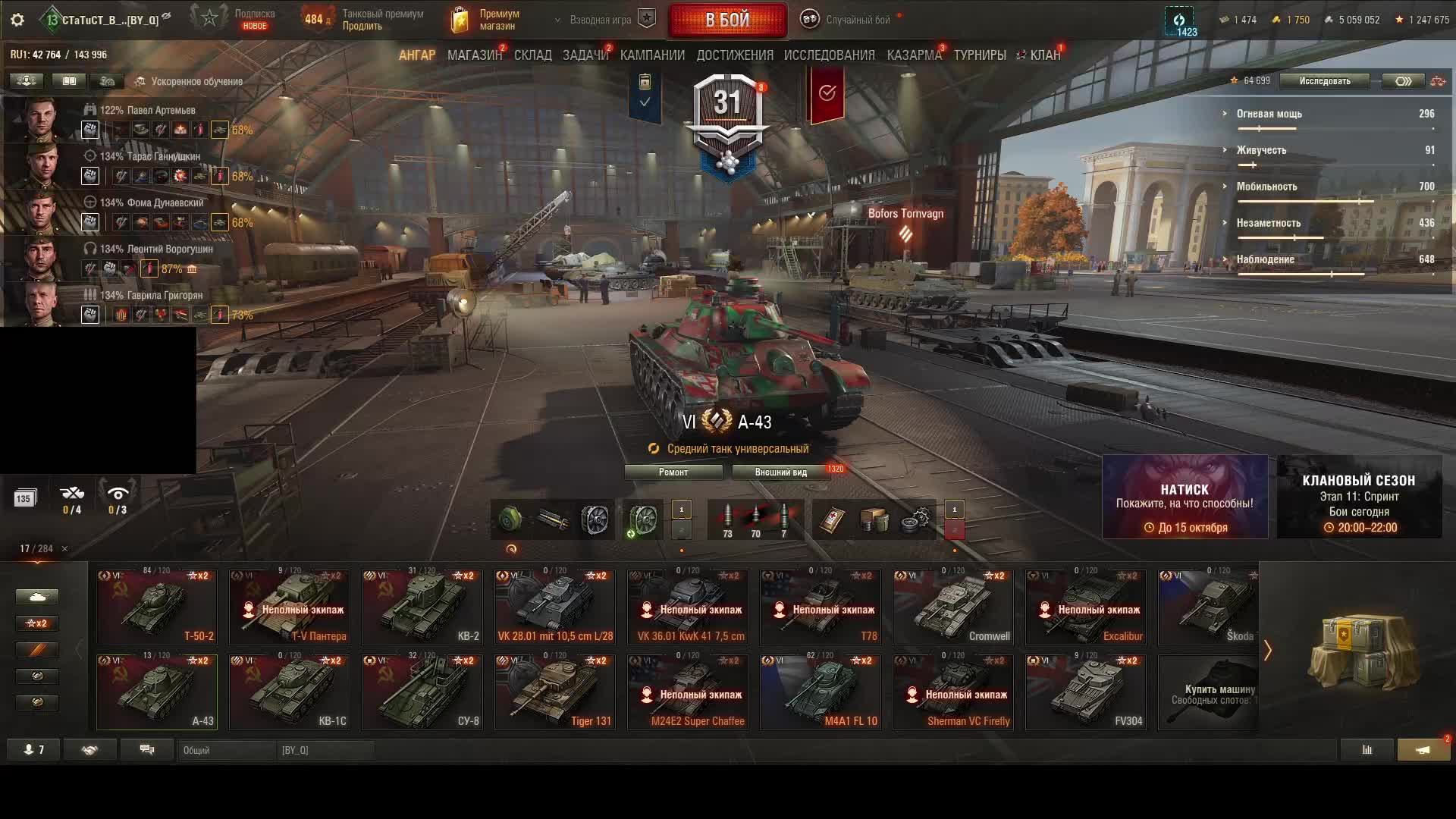Click the Общий chat channel field
This screenshot has width=1456, height=819.
click(x=227, y=751)
